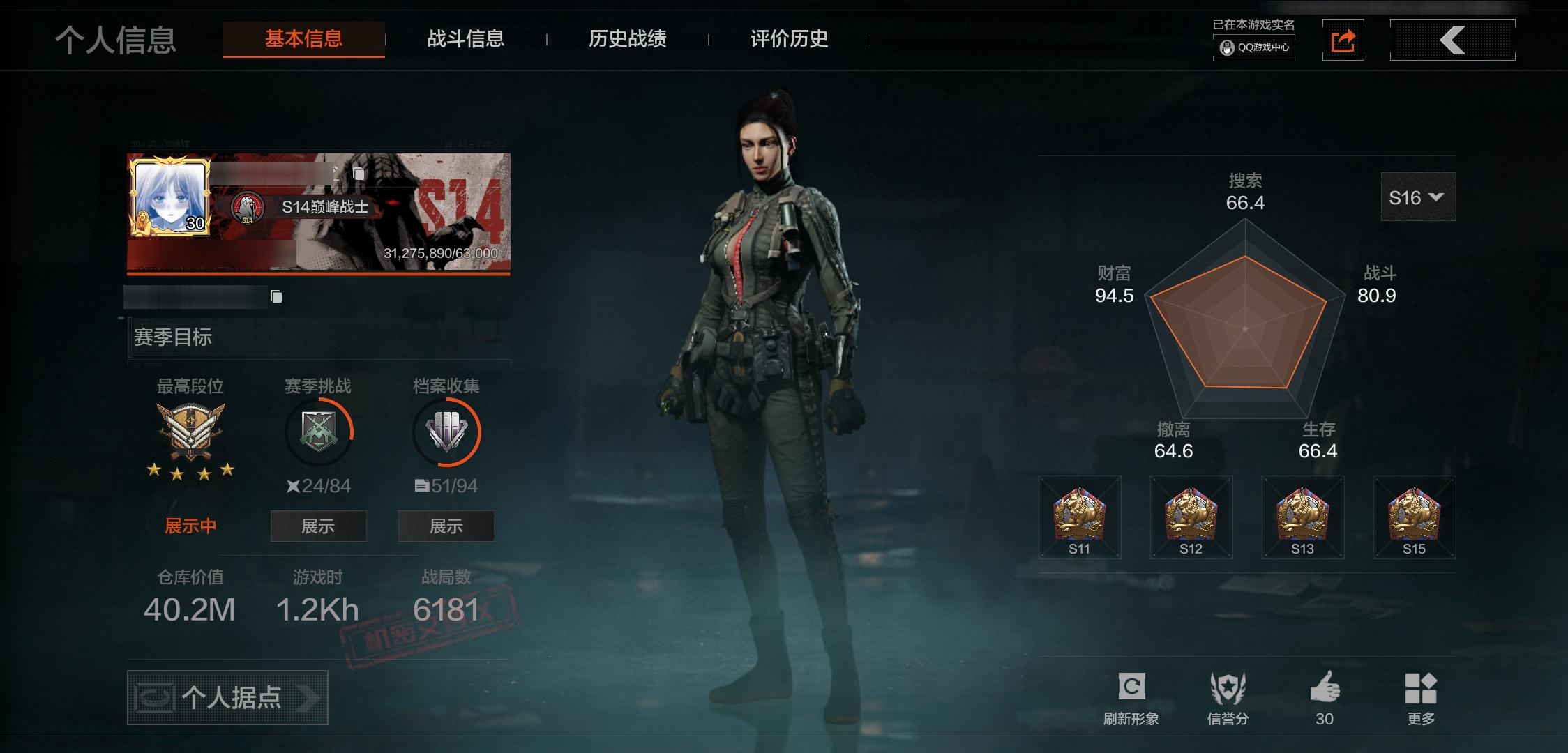Select the S12 season medal

click(1191, 517)
